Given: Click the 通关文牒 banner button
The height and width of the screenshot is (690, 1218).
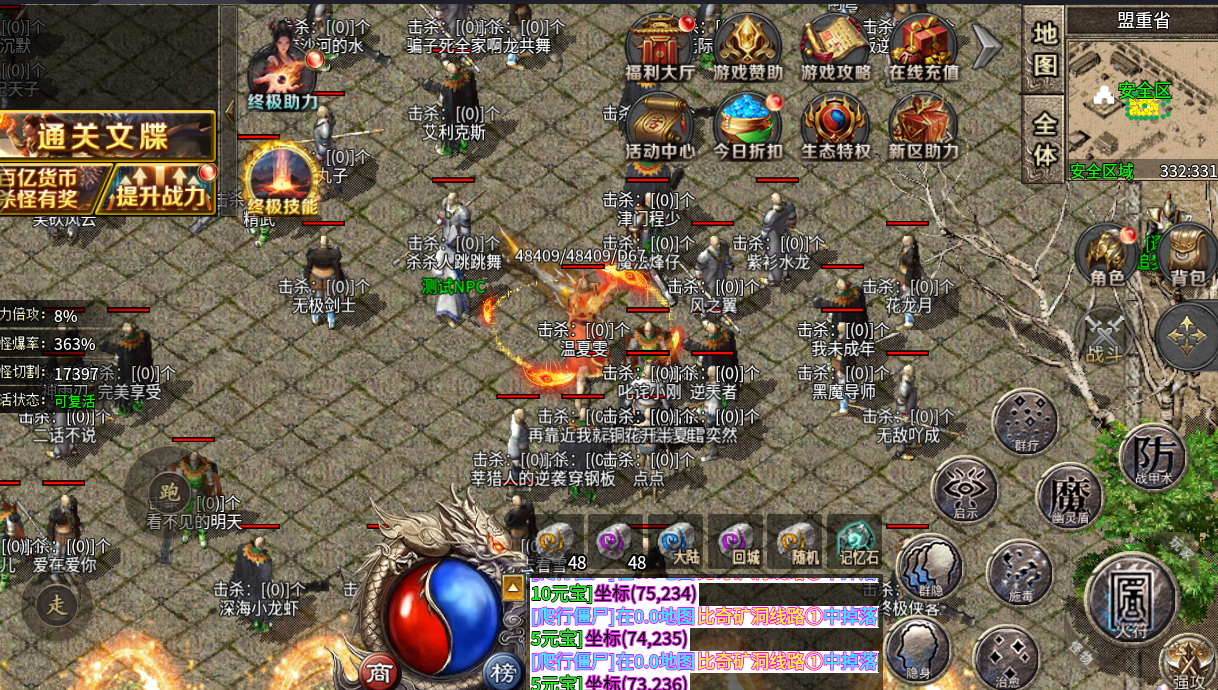Looking at the screenshot, I should [108, 135].
